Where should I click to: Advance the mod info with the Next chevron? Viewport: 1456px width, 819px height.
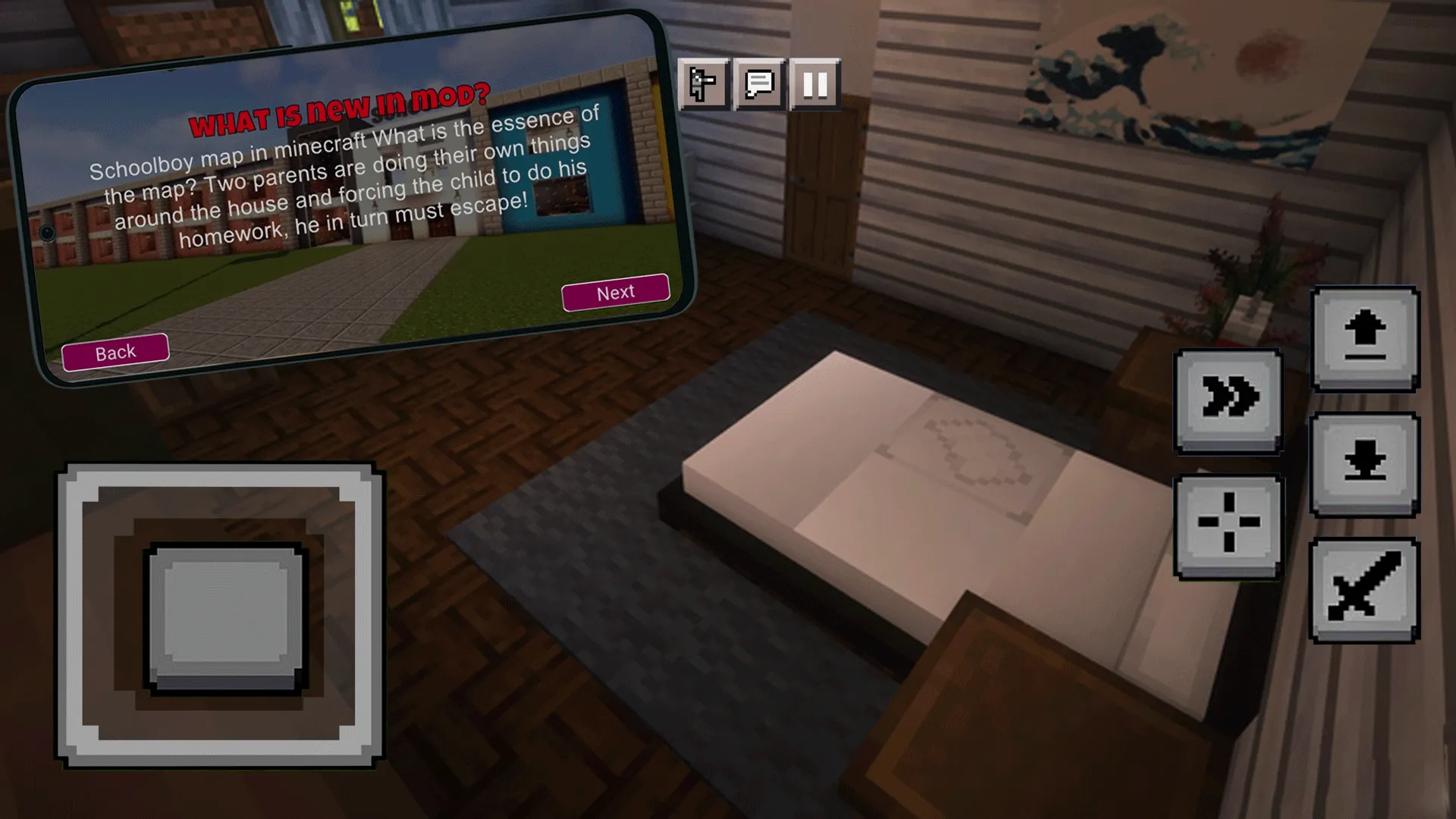tap(615, 293)
